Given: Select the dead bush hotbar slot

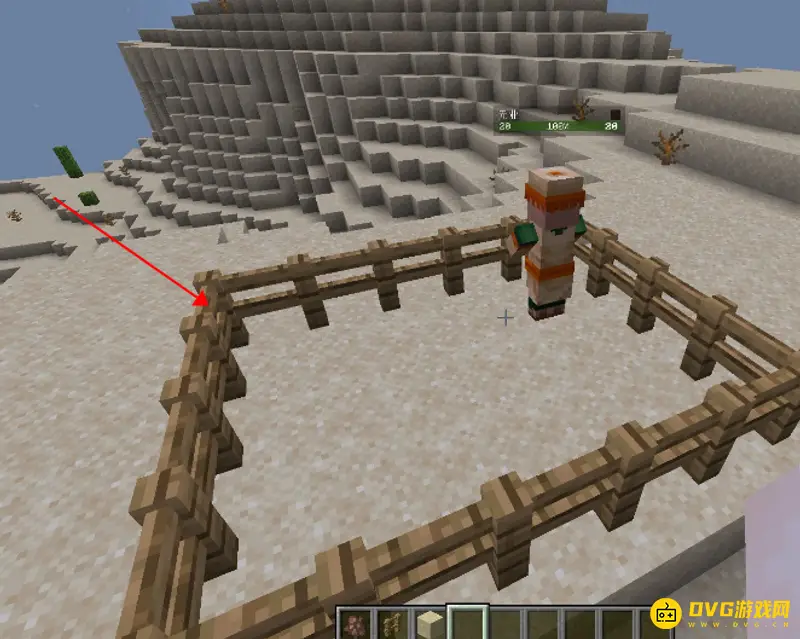Looking at the screenshot, I should pos(392,625).
